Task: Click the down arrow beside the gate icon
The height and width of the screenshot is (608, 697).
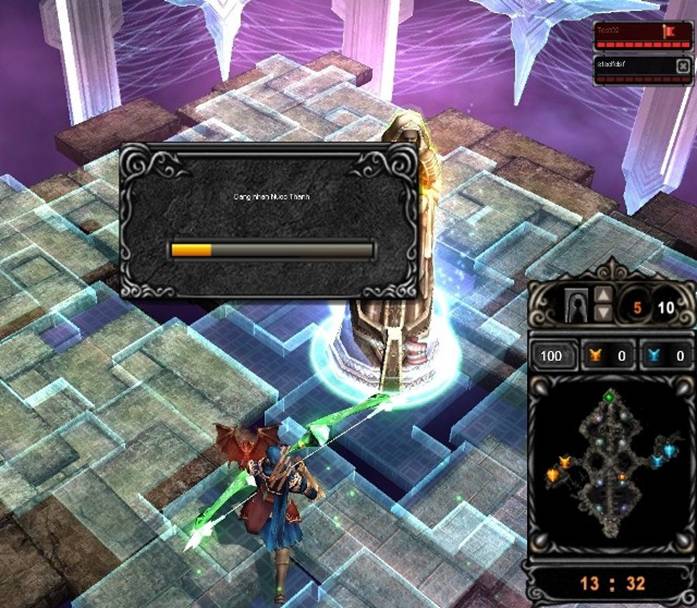Action: coord(603,313)
